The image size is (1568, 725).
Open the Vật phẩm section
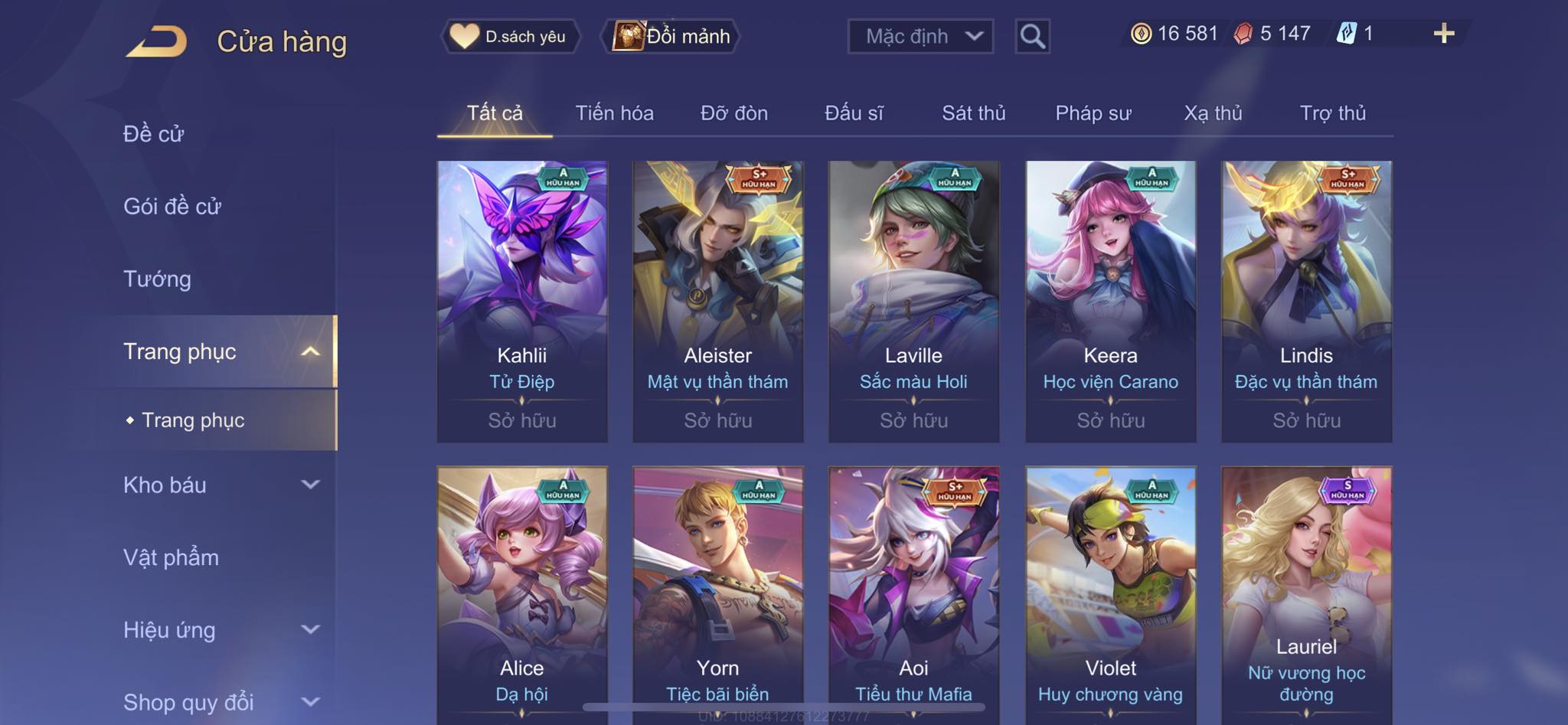[x=171, y=557]
